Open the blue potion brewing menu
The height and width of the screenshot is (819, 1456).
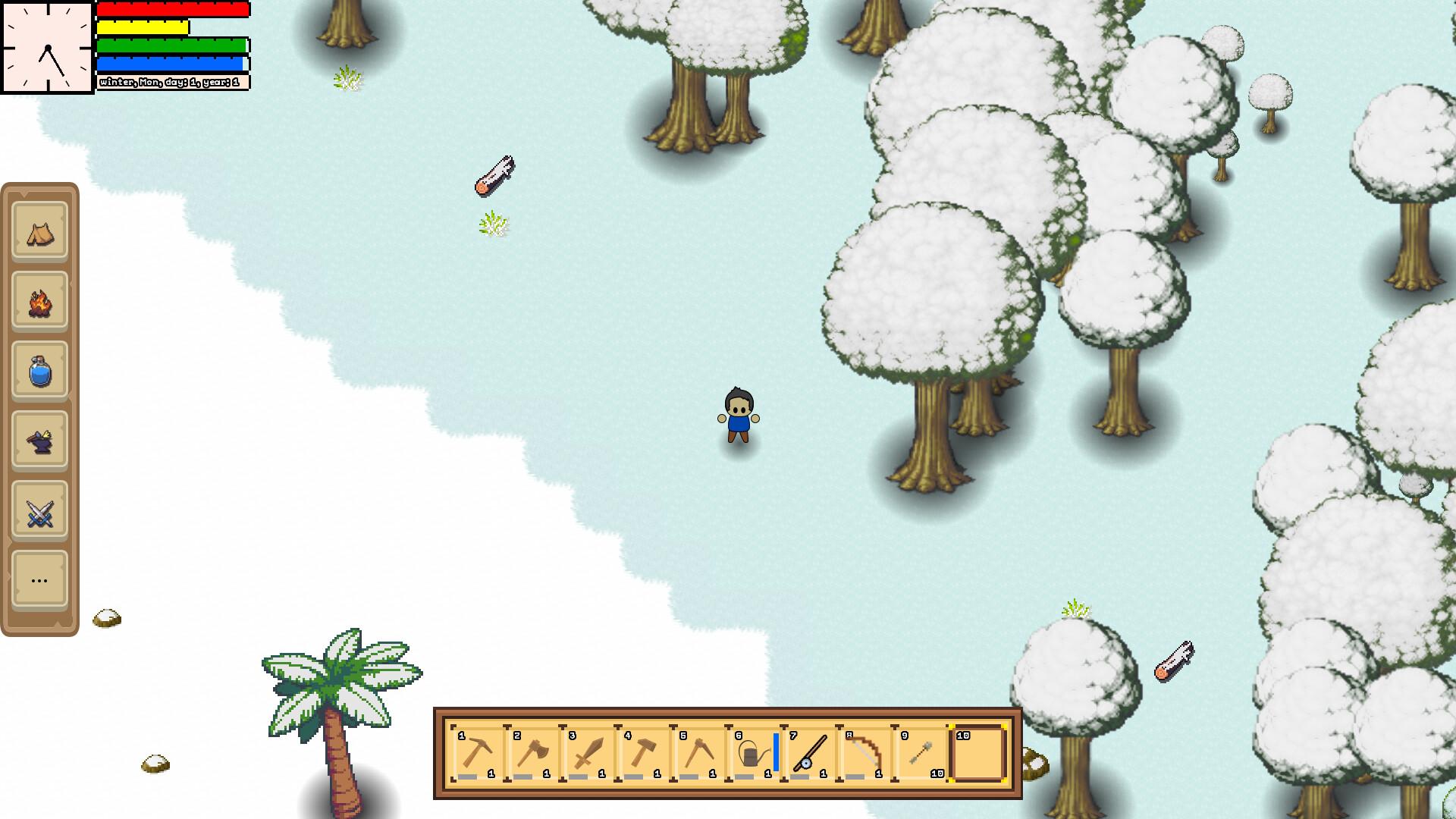39,372
